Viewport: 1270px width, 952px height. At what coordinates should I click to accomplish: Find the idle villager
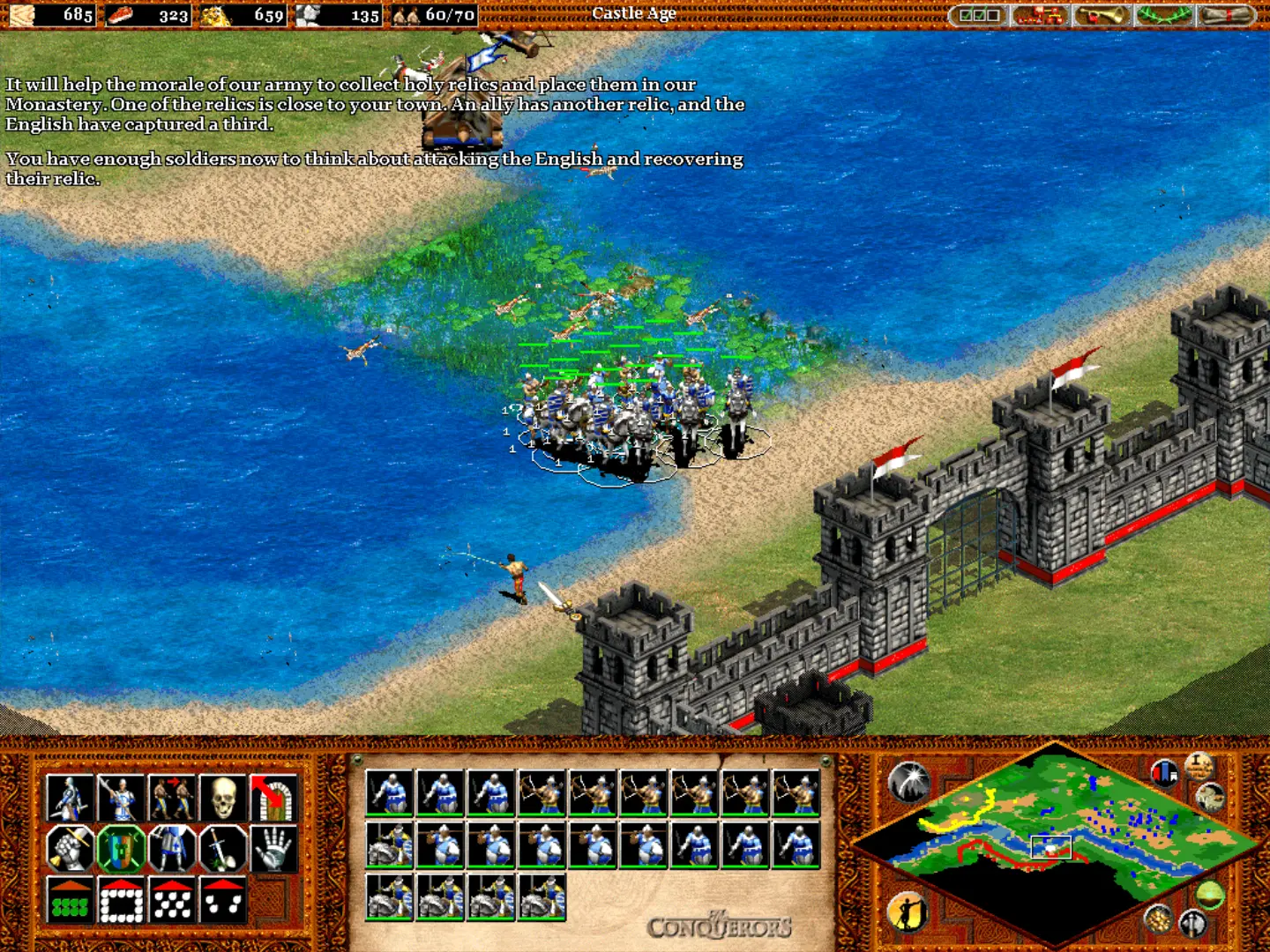point(908,911)
